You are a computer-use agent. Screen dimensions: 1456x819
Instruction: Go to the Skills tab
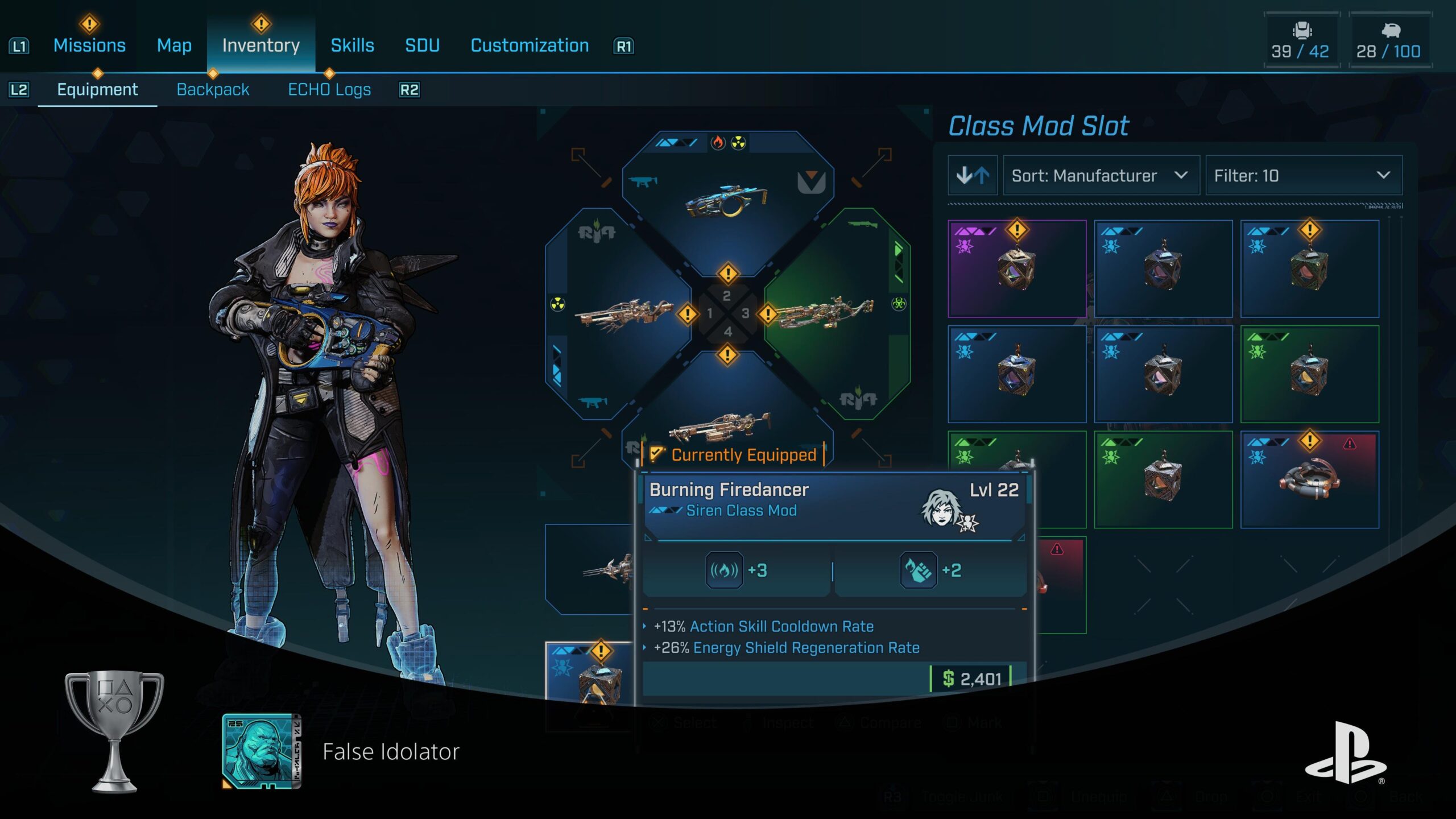point(352,45)
